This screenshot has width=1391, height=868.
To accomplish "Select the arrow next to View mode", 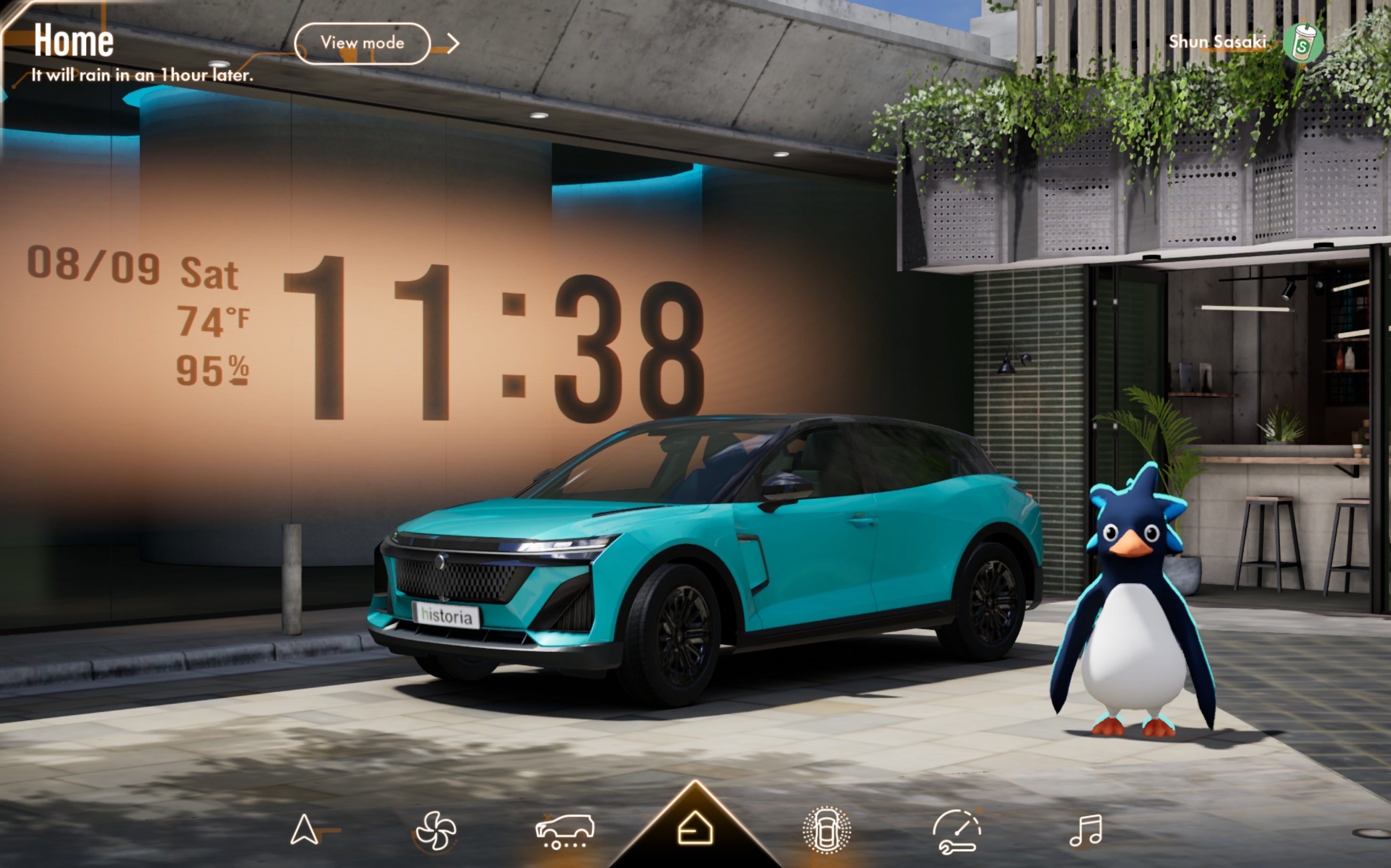I will (x=453, y=43).
